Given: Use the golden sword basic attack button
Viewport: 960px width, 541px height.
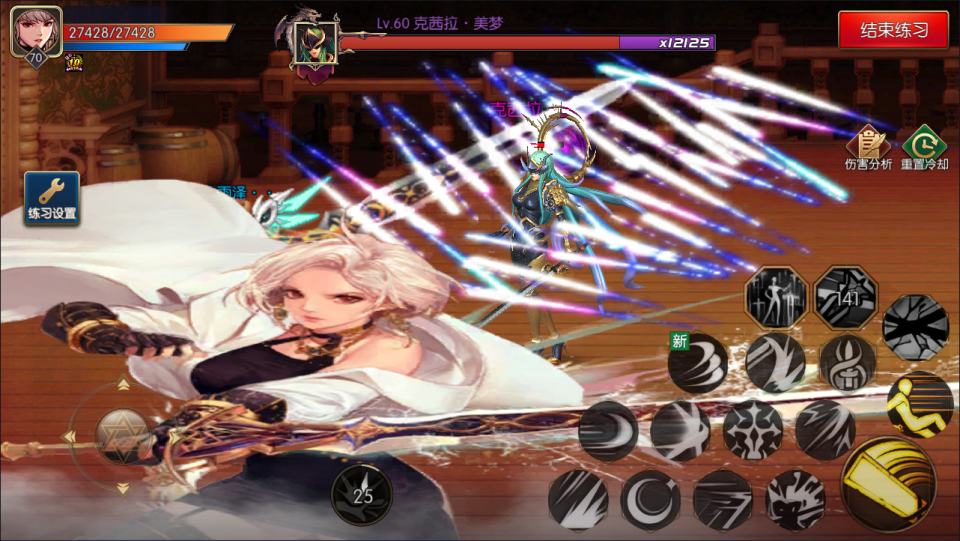Looking at the screenshot, I should tap(887, 485).
